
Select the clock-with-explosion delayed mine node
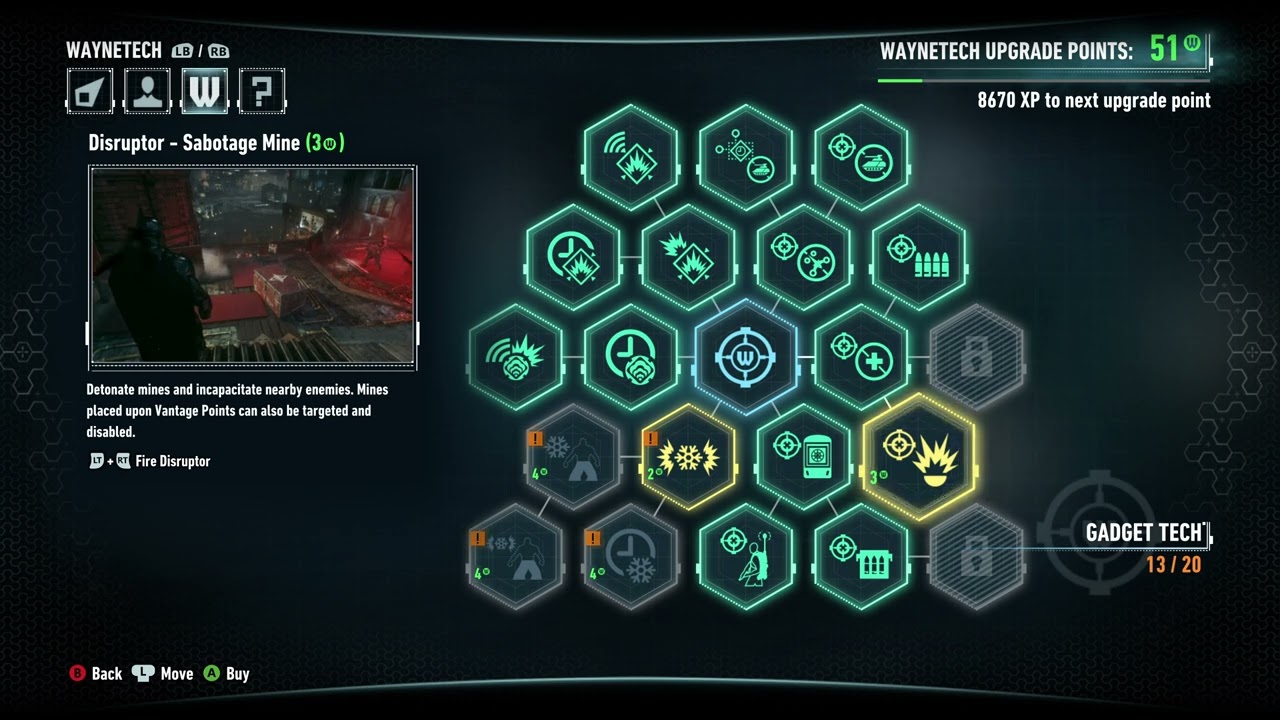(x=572, y=257)
